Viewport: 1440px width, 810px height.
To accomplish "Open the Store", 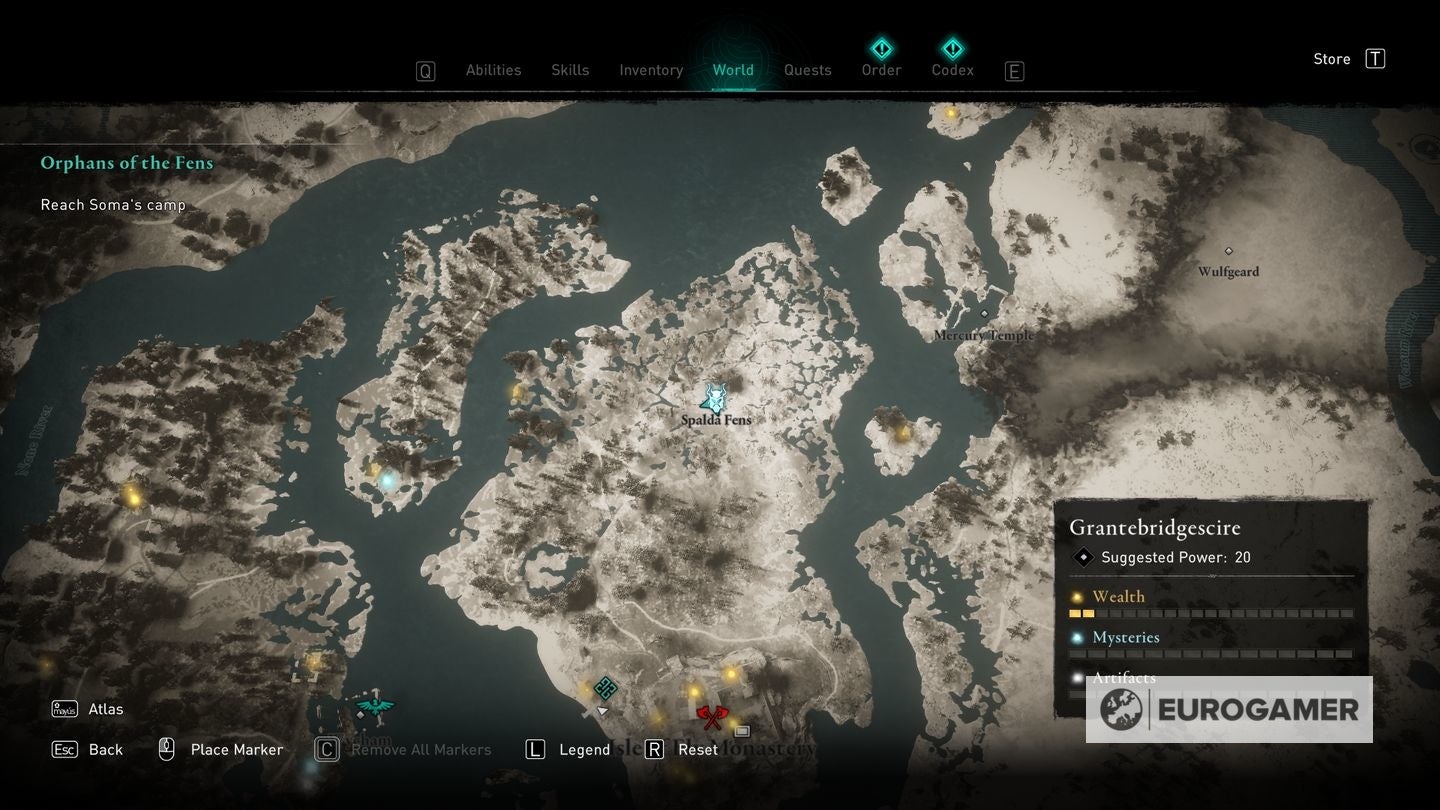I will coord(1331,58).
